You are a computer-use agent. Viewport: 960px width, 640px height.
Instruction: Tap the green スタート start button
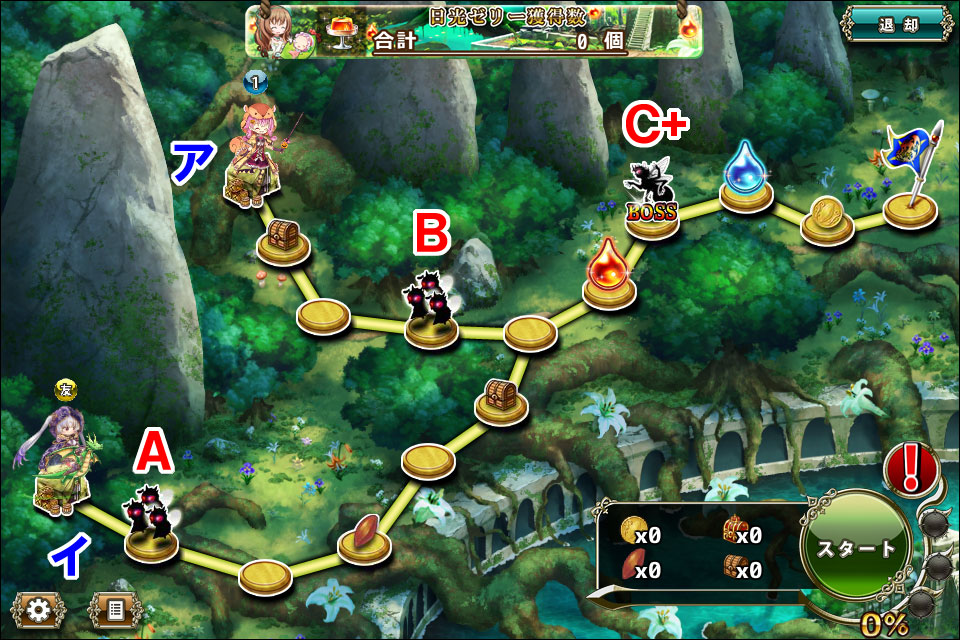click(856, 549)
